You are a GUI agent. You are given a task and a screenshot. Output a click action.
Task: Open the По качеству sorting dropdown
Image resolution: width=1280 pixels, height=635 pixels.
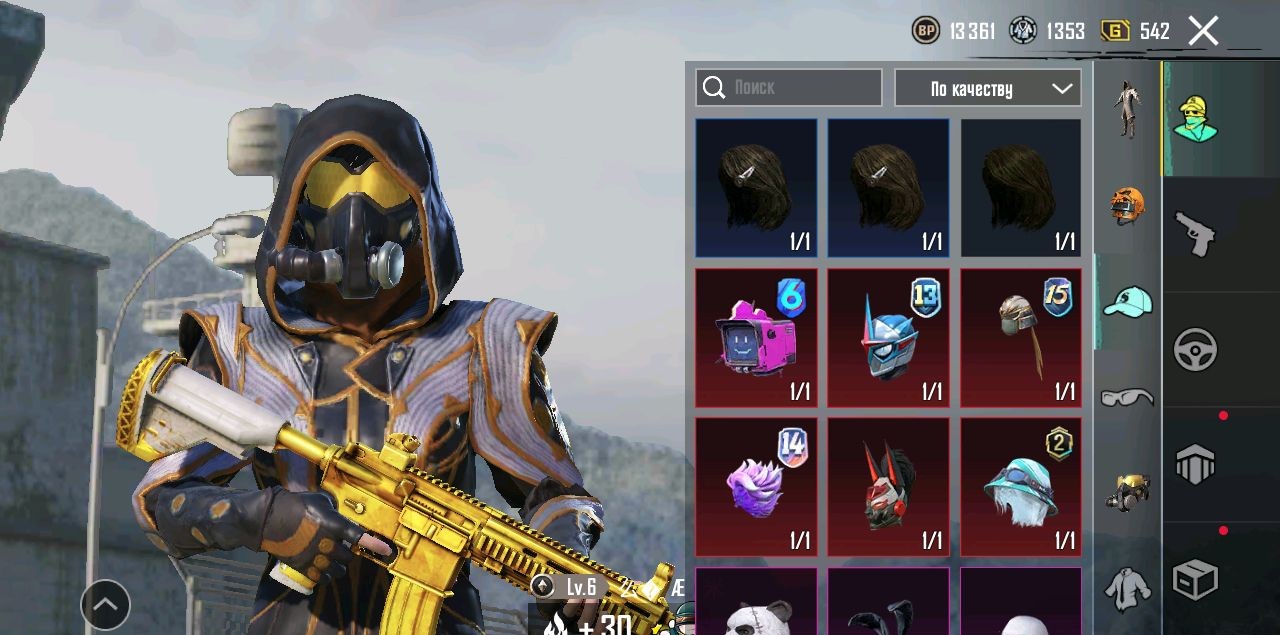point(987,88)
